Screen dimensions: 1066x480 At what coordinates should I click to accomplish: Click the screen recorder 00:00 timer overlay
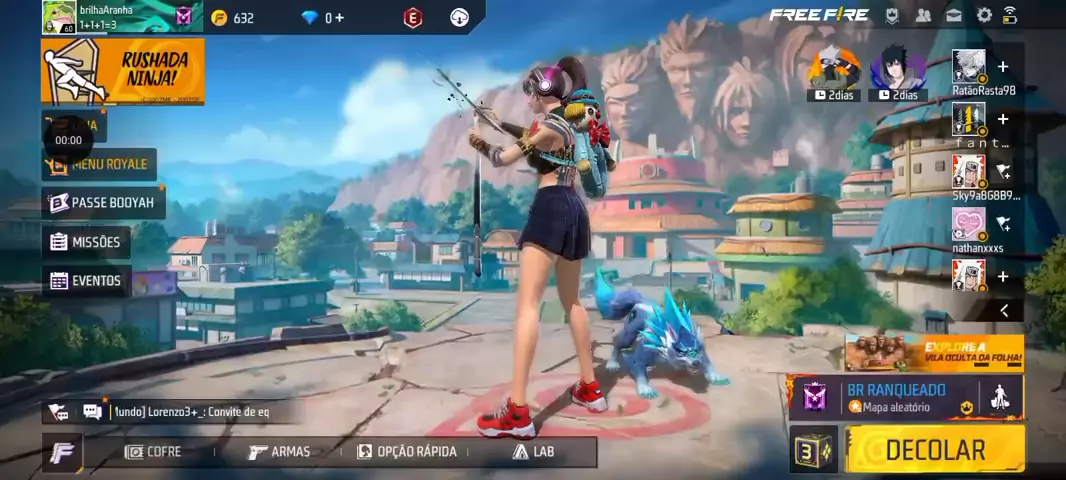pyautogui.click(x=68, y=141)
